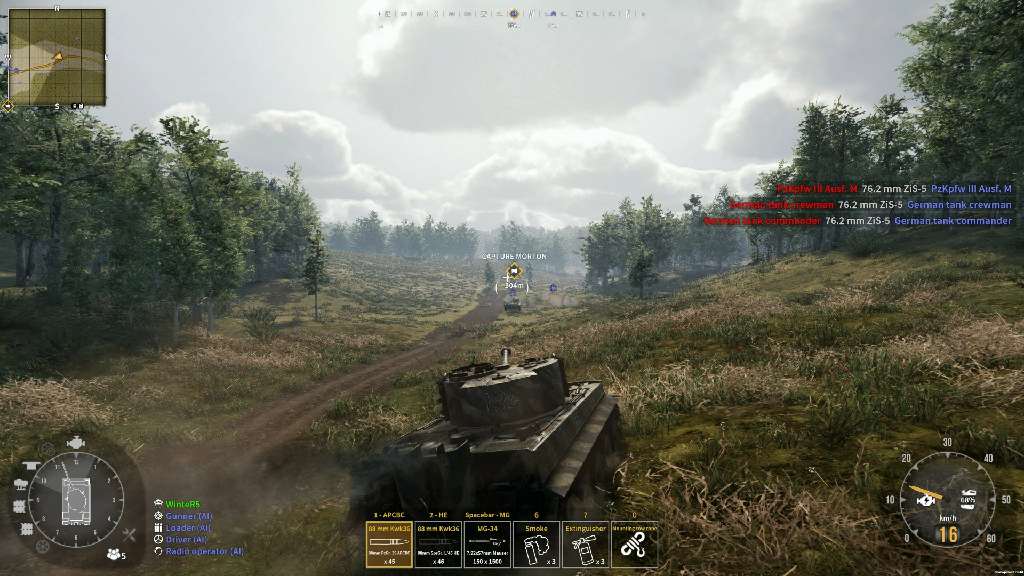Click the WinteR5 commander entry
This screenshot has width=1024, height=576.
(183, 504)
